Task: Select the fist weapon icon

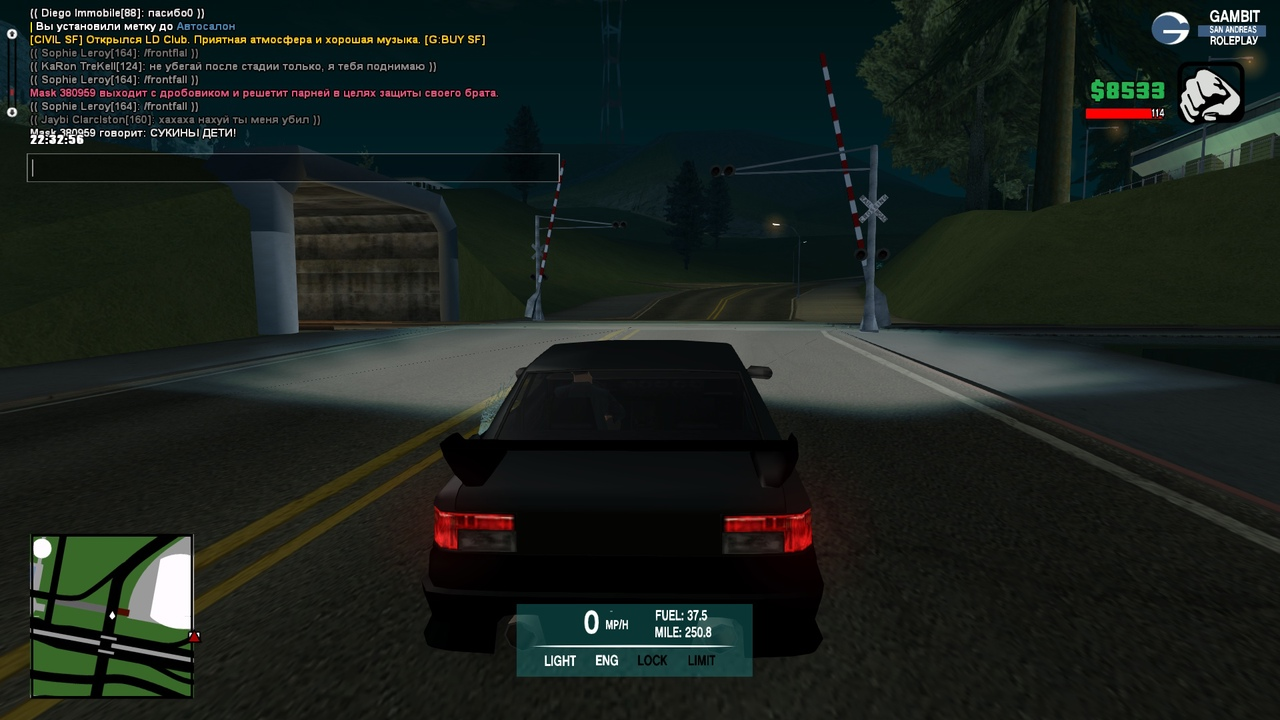Action: point(1210,93)
